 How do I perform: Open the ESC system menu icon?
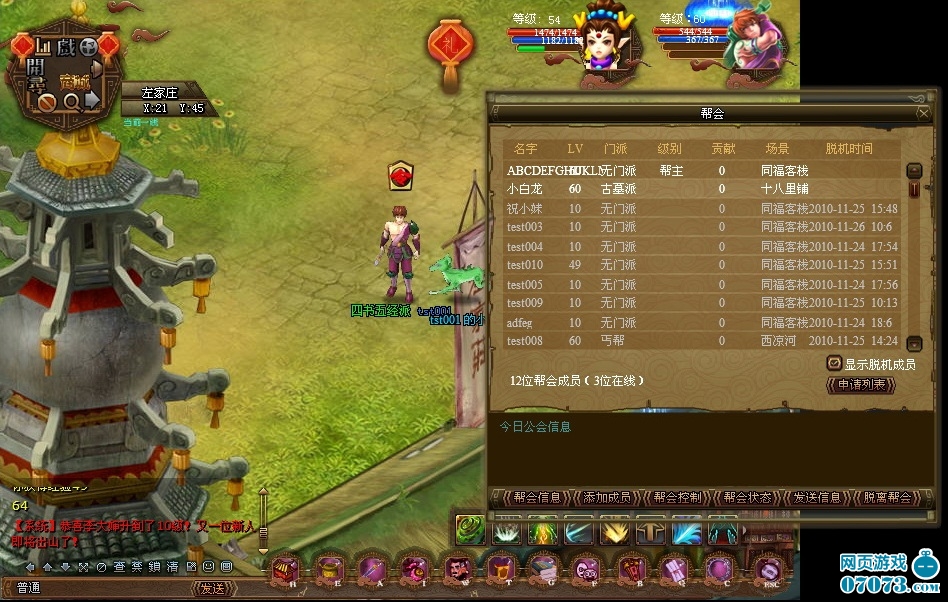766,572
